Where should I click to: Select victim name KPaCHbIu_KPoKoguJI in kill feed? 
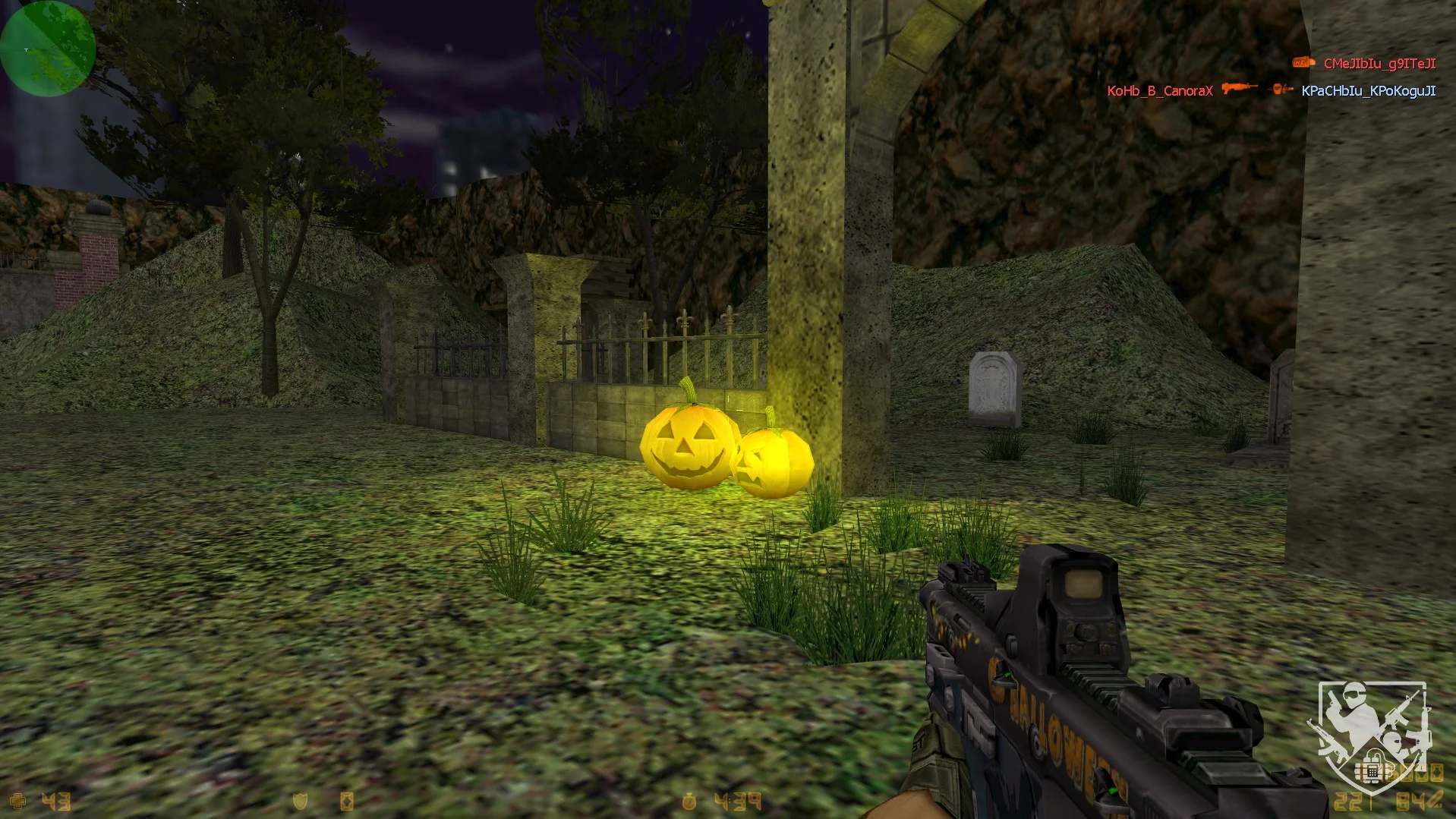tap(1368, 91)
